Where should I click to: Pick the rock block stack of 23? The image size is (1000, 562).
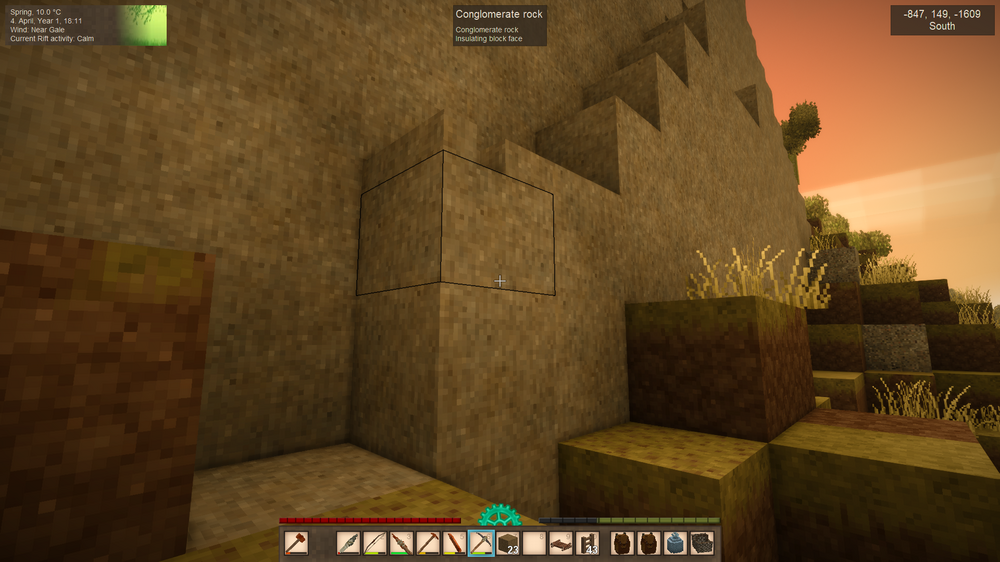pos(508,543)
